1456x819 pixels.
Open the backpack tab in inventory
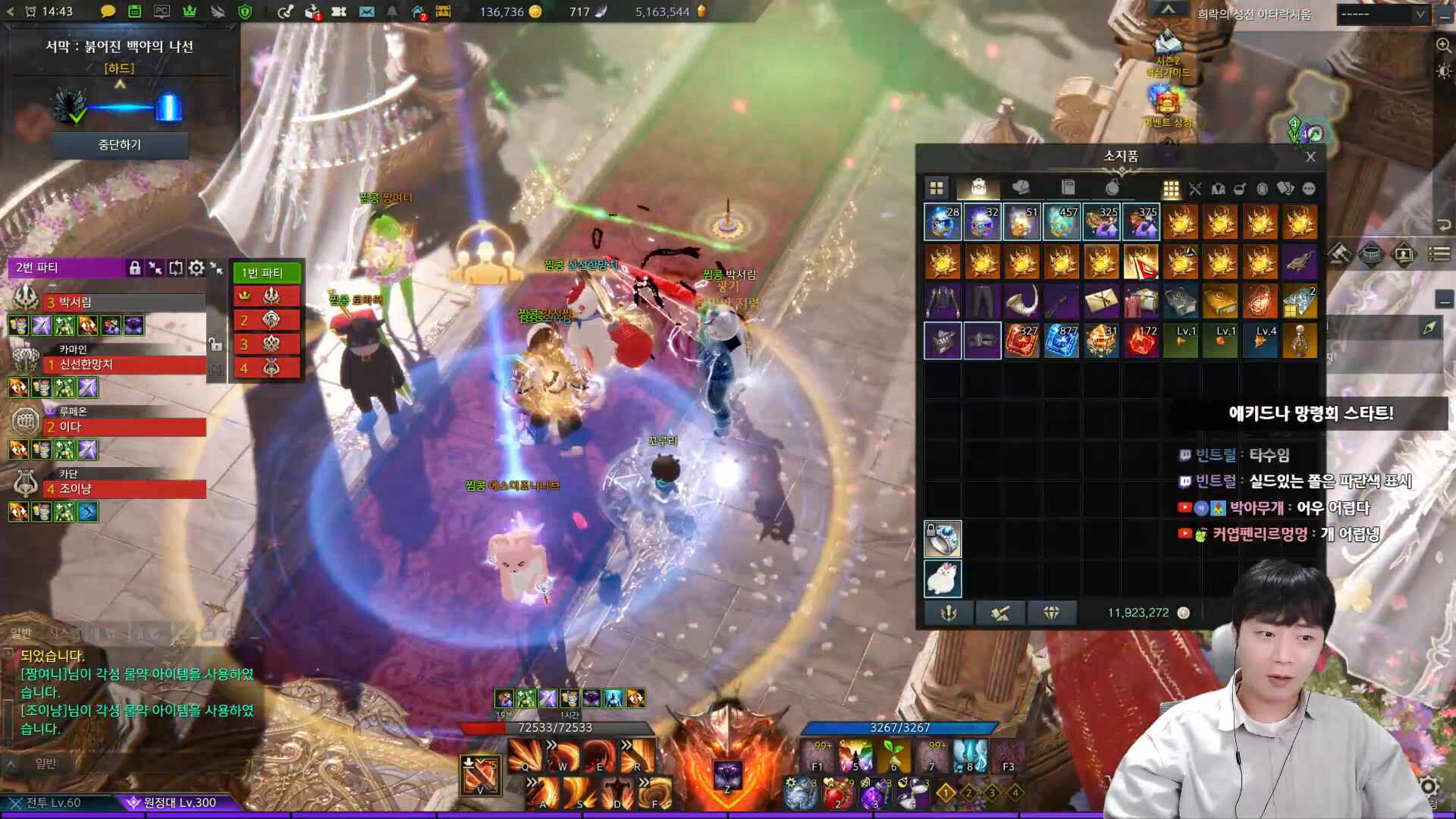[x=978, y=187]
